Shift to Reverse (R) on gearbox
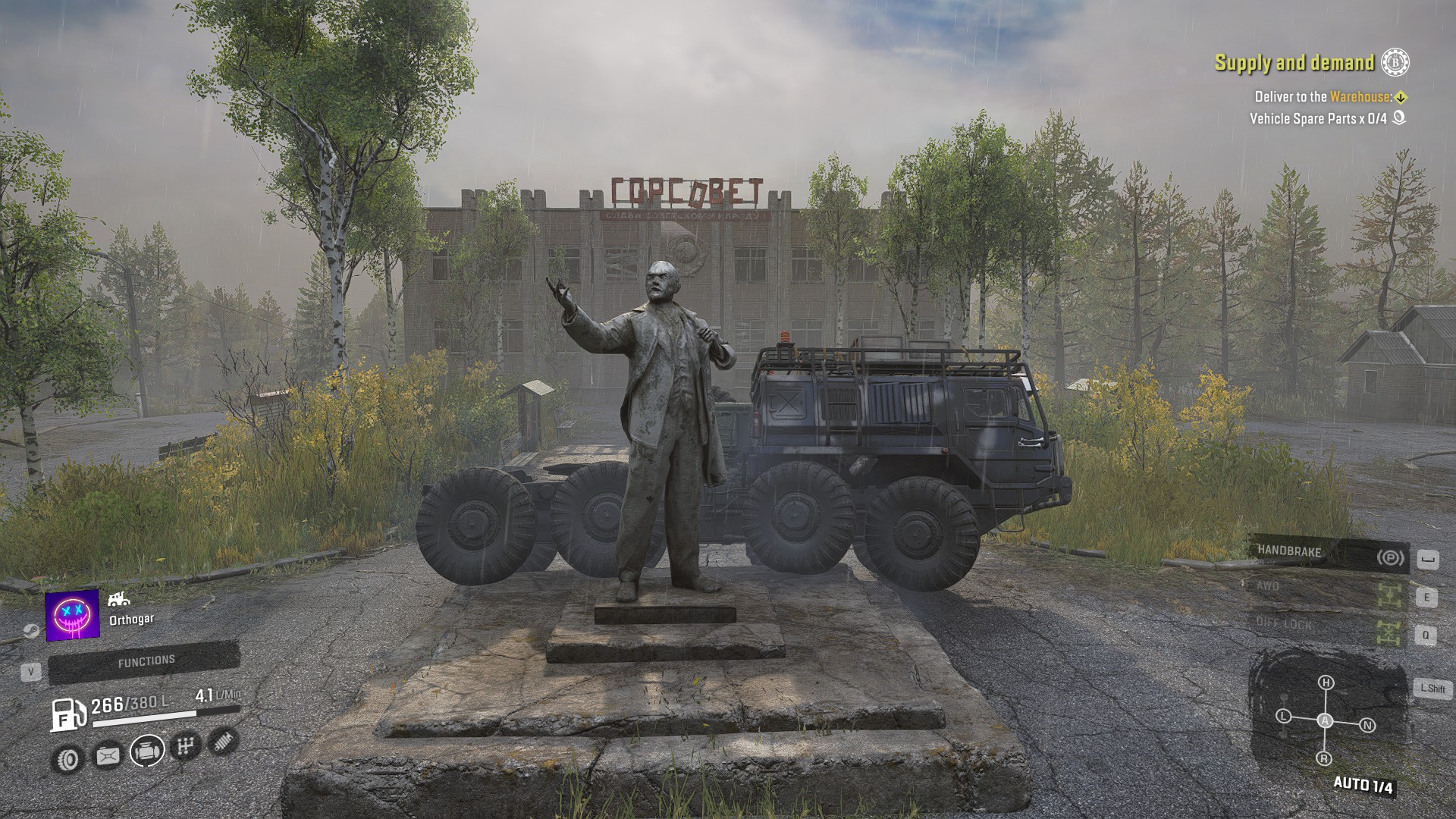 [1324, 758]
